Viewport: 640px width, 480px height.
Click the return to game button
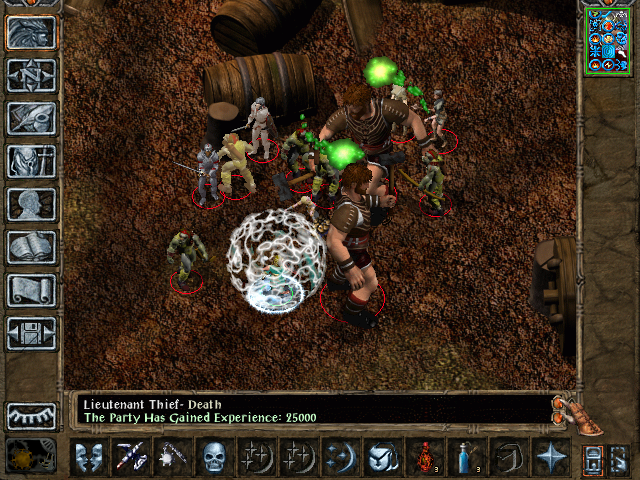point(31,32)
